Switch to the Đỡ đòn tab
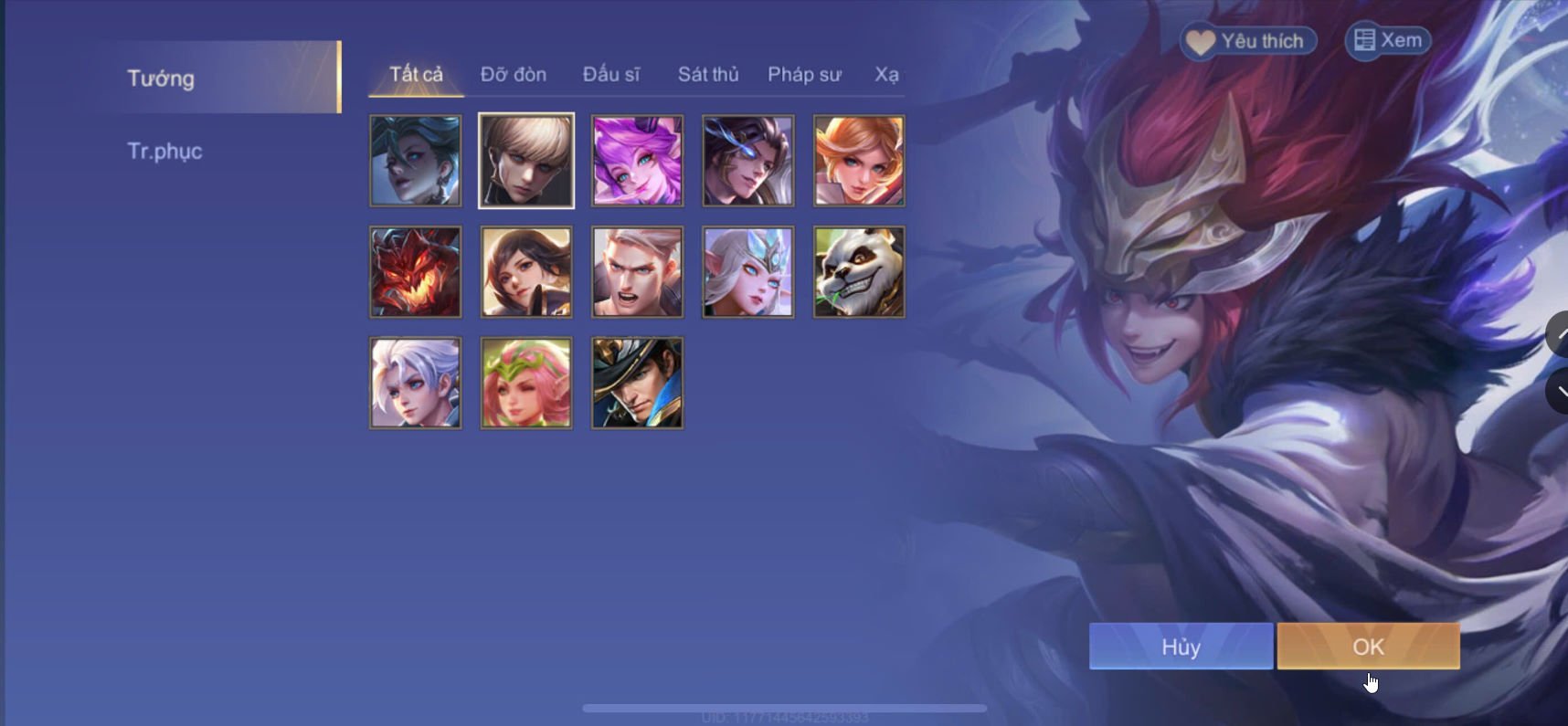This screenshot has height=726, width=1568. [x=514, y=74]
